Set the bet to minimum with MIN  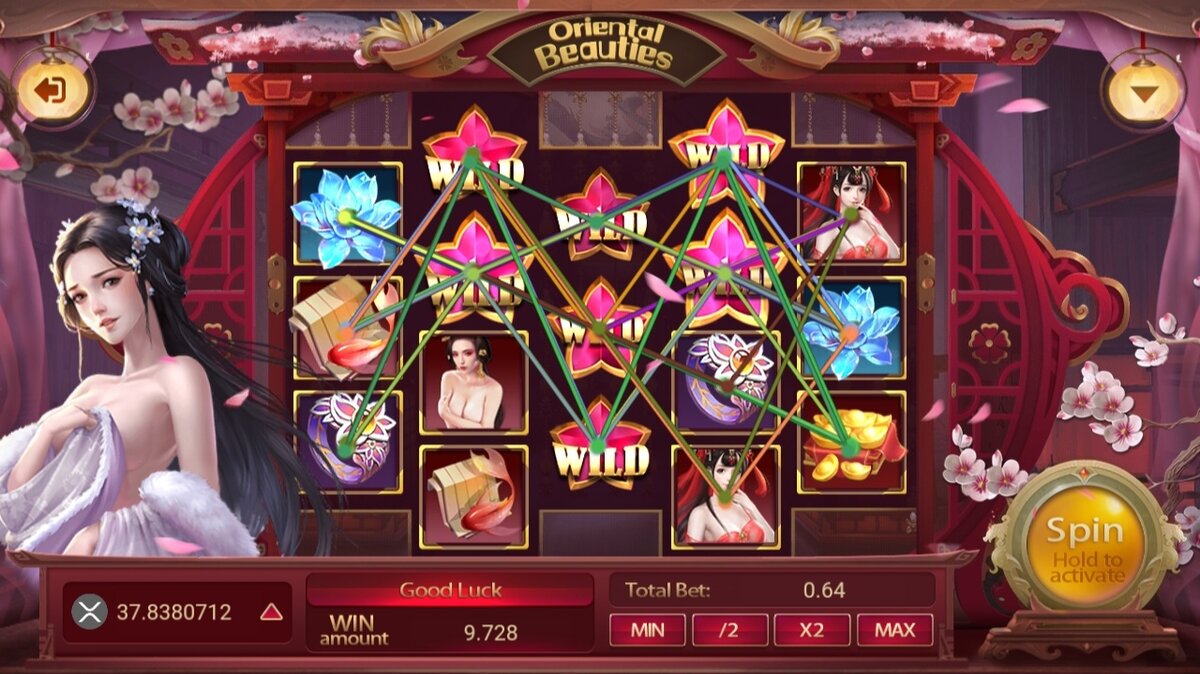(647, 630)
